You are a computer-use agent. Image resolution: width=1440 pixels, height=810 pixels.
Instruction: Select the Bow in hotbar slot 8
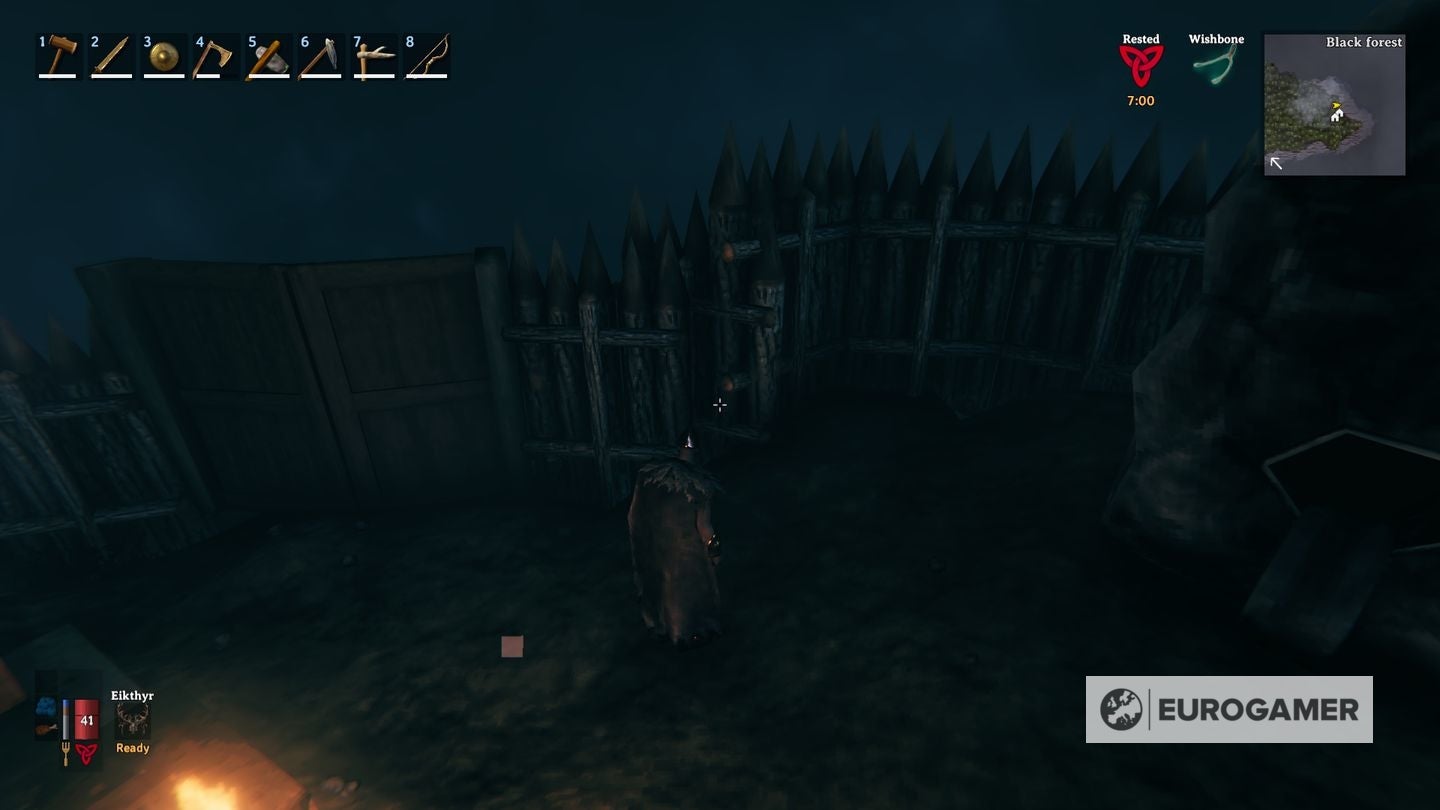tap(427, 55)
